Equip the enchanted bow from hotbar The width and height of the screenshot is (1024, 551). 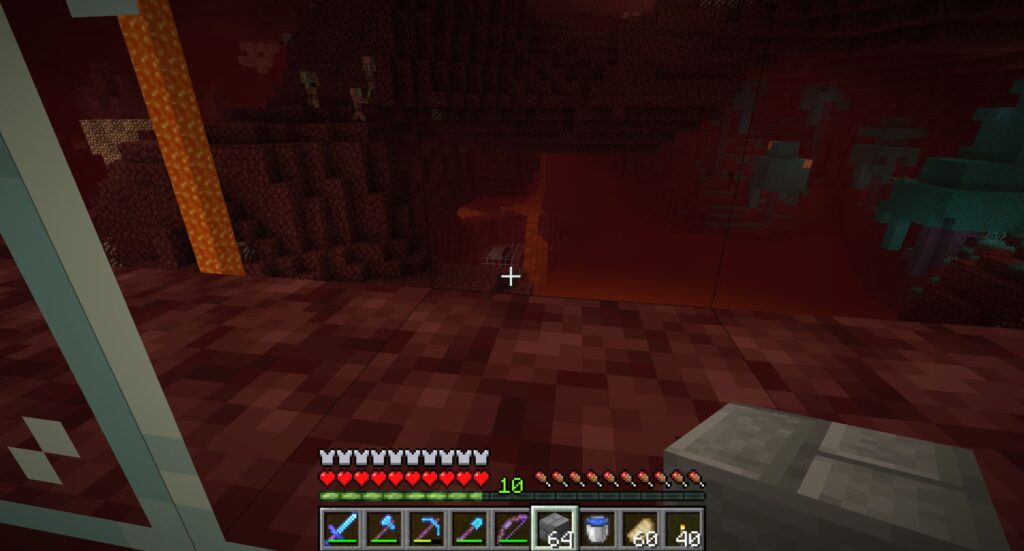[510, 527]
